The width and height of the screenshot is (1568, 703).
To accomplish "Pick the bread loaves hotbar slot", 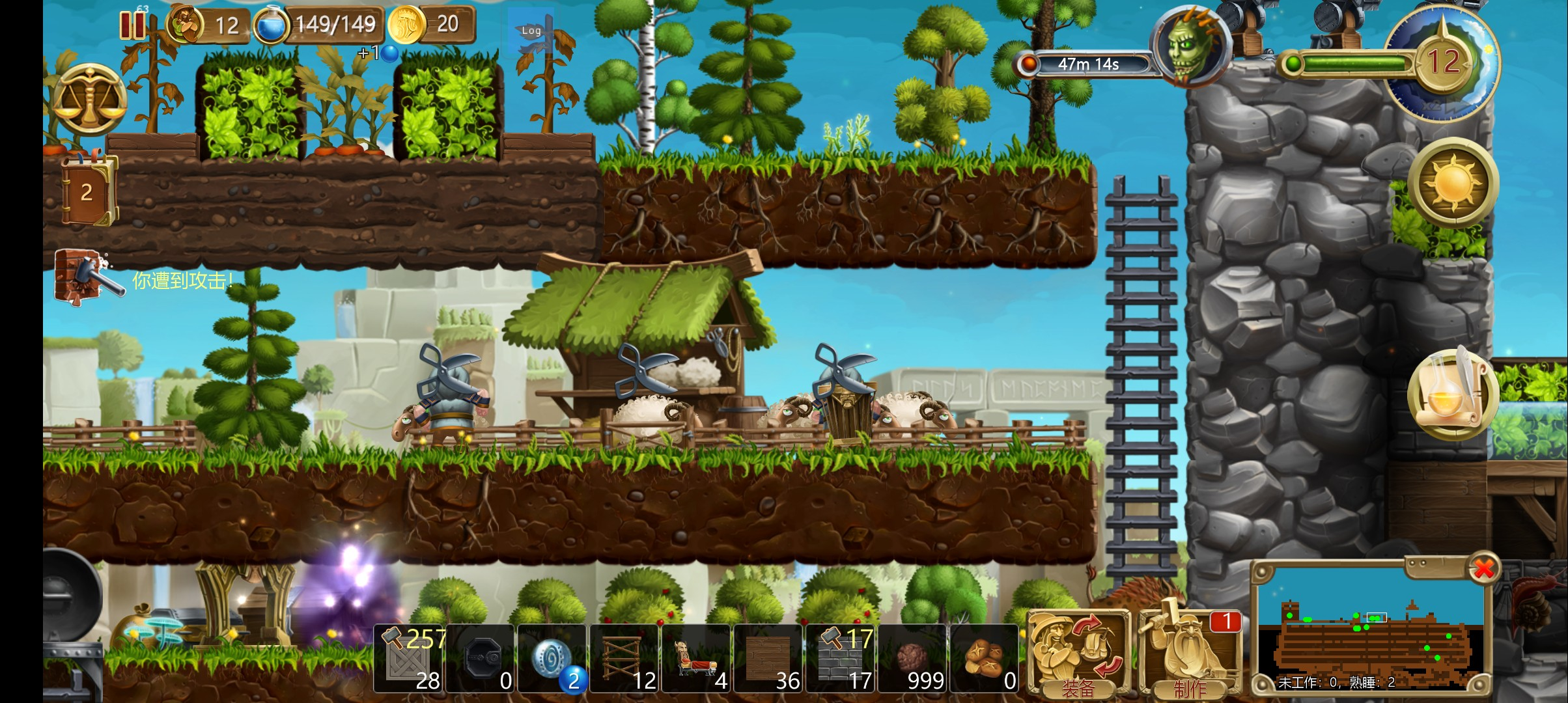I will [x=985, y=659].
